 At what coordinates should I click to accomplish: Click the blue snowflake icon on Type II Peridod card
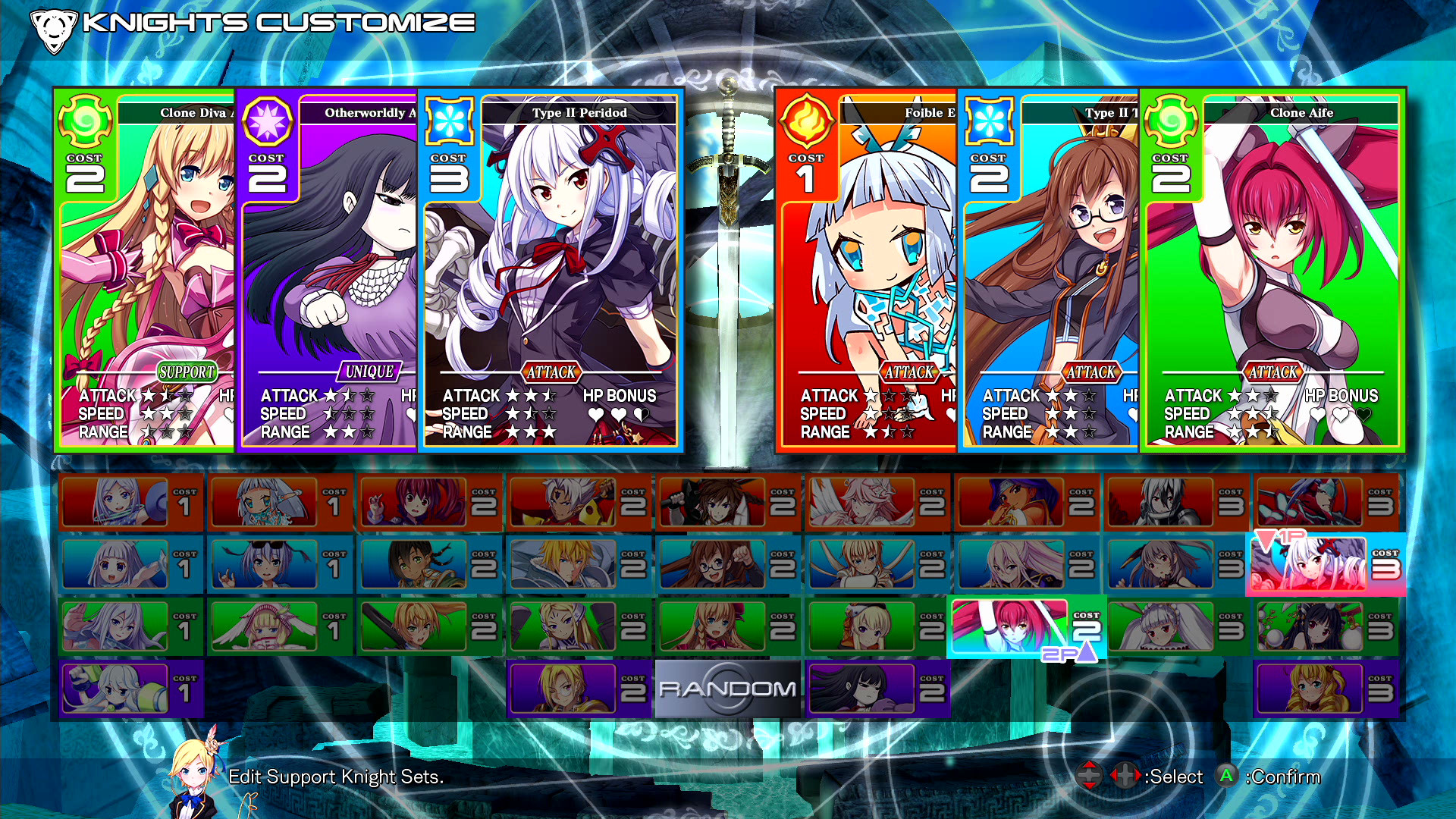[x=450, y=122]
